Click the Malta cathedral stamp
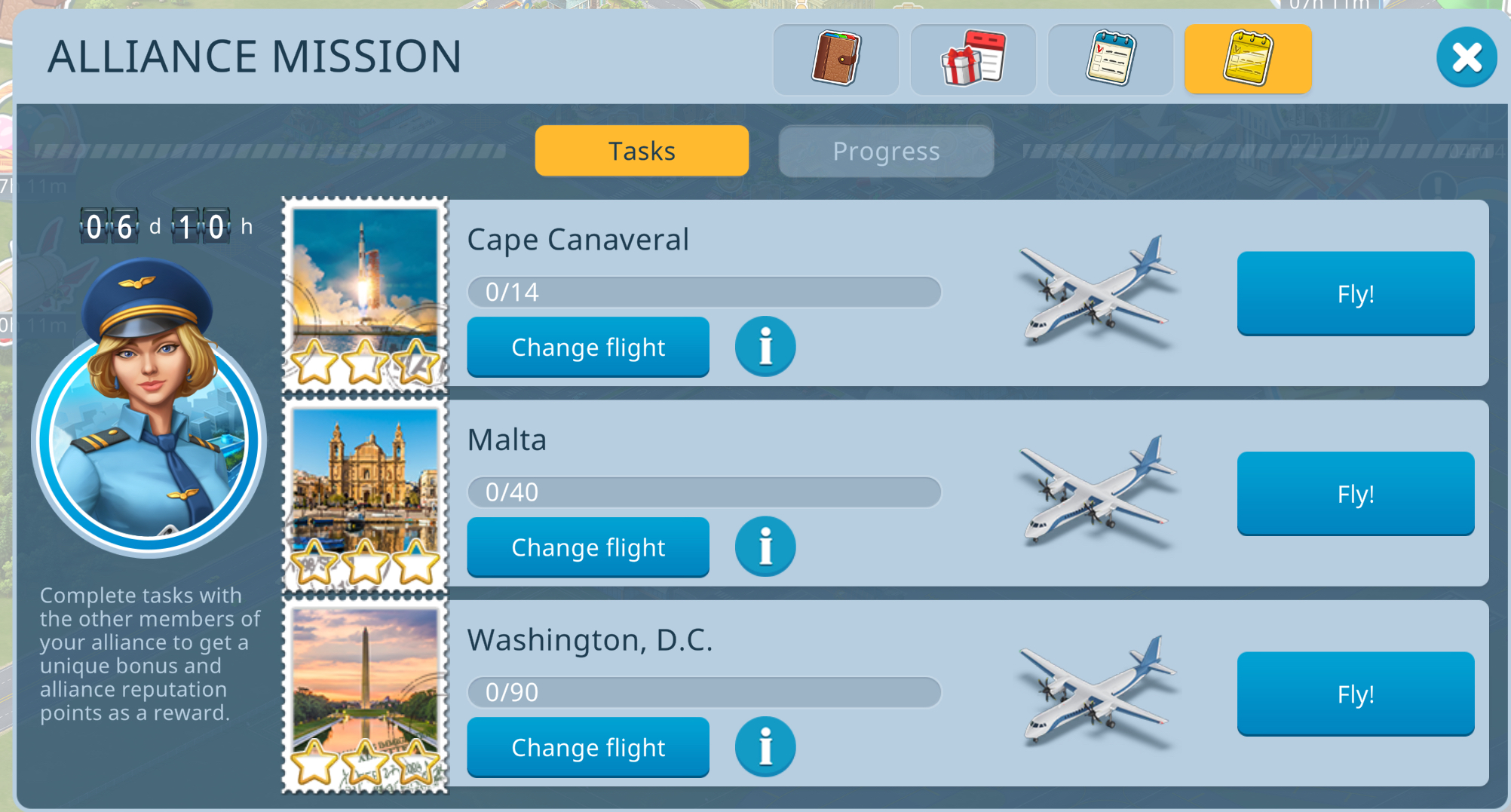 click(365, 495)
